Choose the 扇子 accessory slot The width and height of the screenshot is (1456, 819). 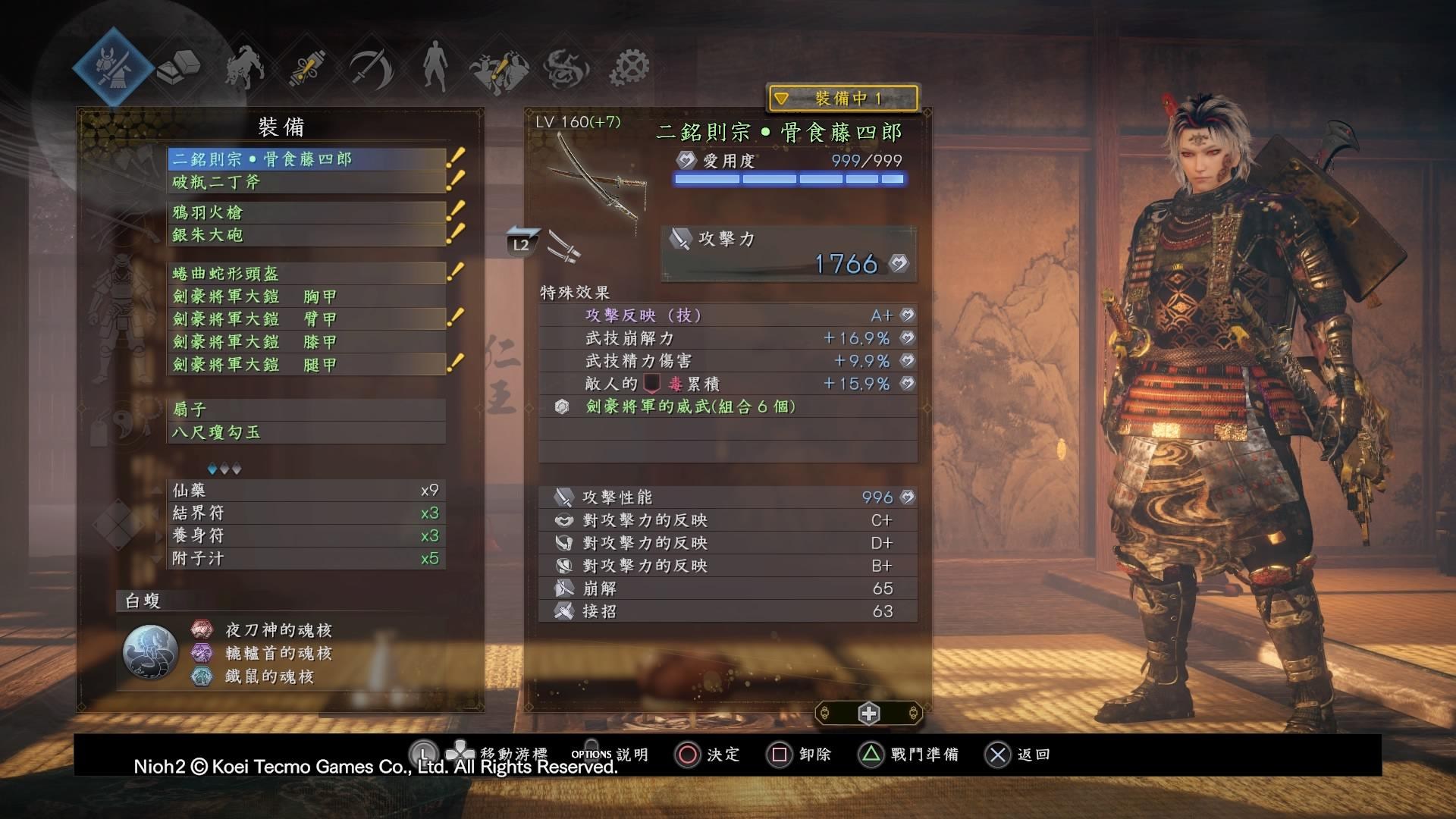(x=306, y=409)
